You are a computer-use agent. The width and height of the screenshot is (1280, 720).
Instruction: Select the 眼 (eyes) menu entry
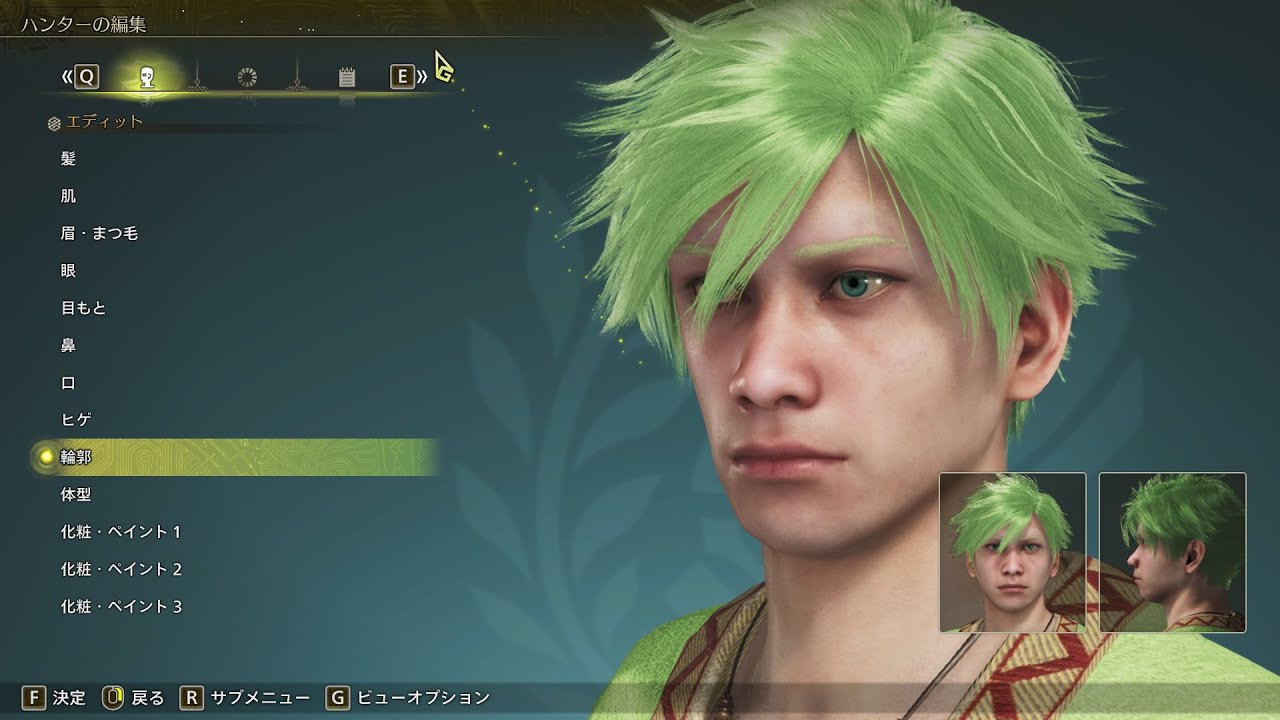click(x=68, y=271)
